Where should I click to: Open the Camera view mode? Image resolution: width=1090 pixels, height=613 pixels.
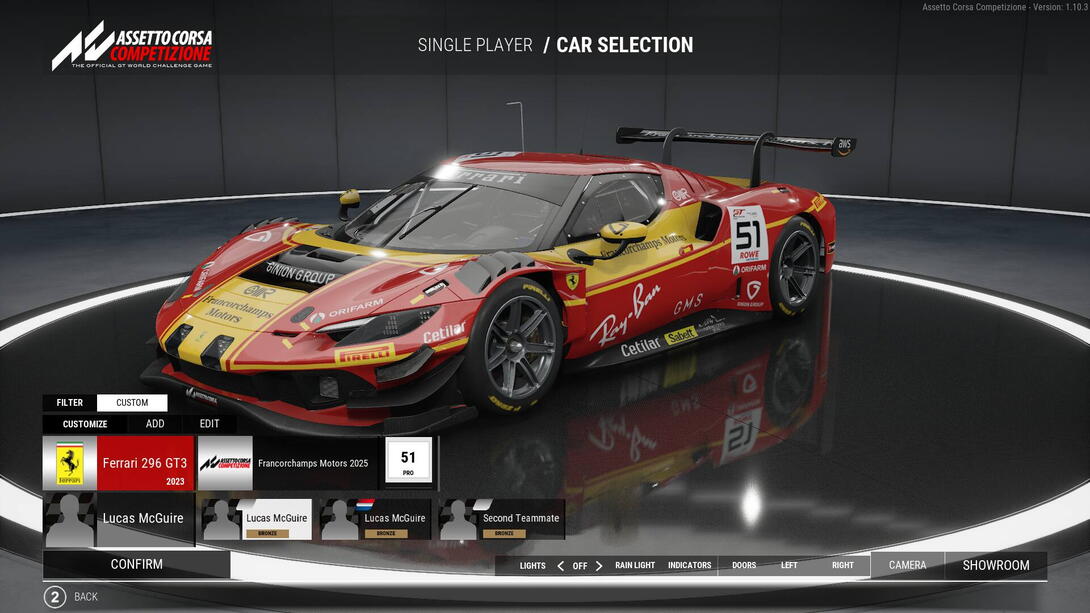pyautogui.click(x=907, y=566)
